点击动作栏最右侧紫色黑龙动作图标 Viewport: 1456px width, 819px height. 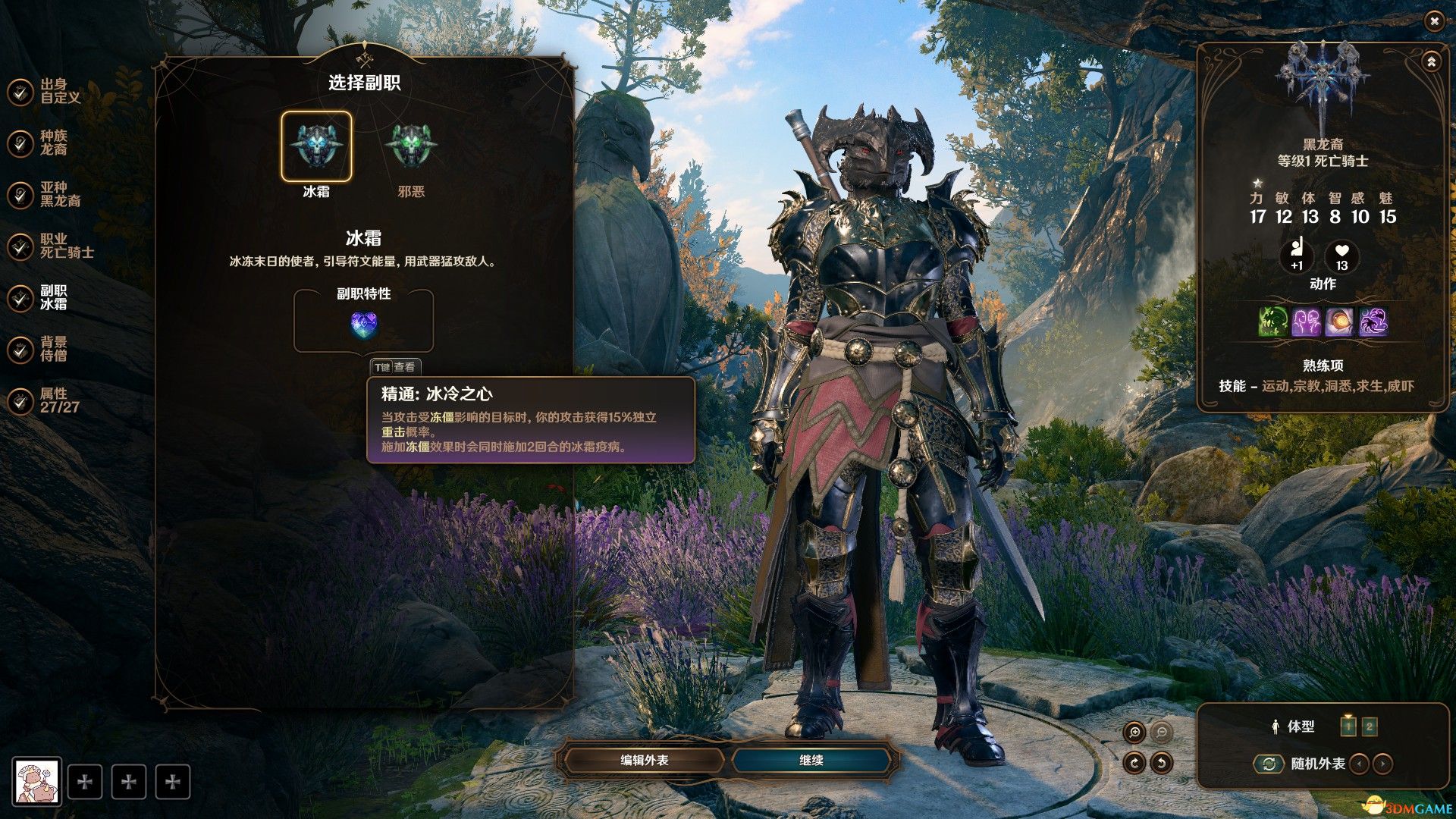[x=1375, y=322]
